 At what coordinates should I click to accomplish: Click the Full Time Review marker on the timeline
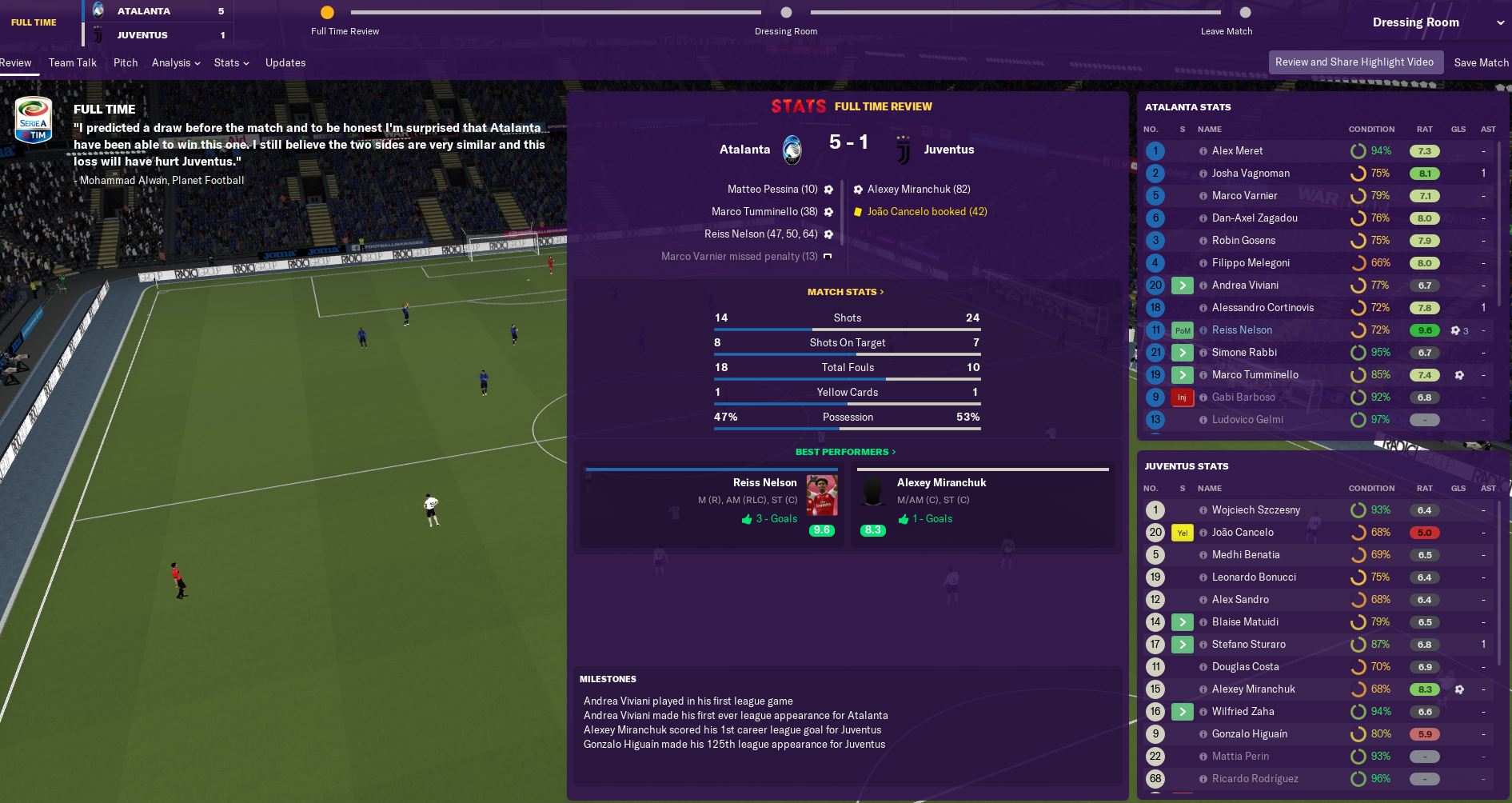(x=327, y=13)
